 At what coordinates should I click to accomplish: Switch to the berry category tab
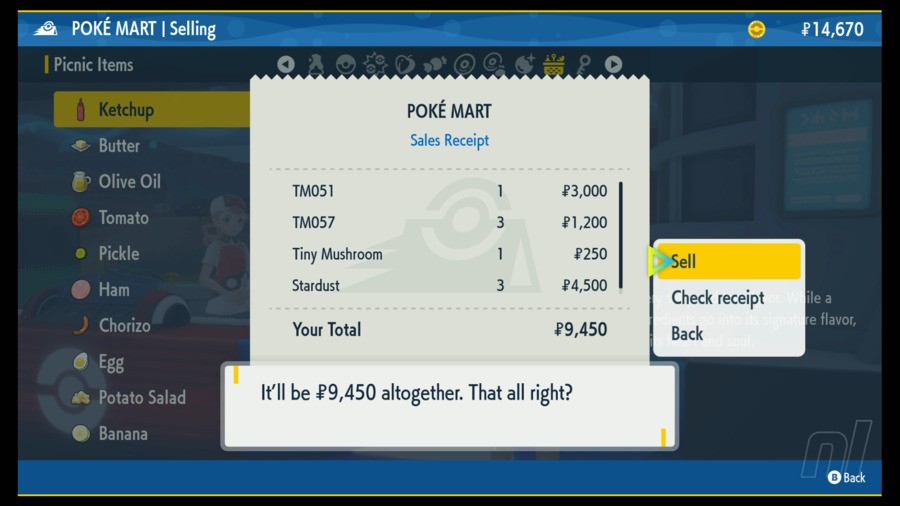point(405,65)
